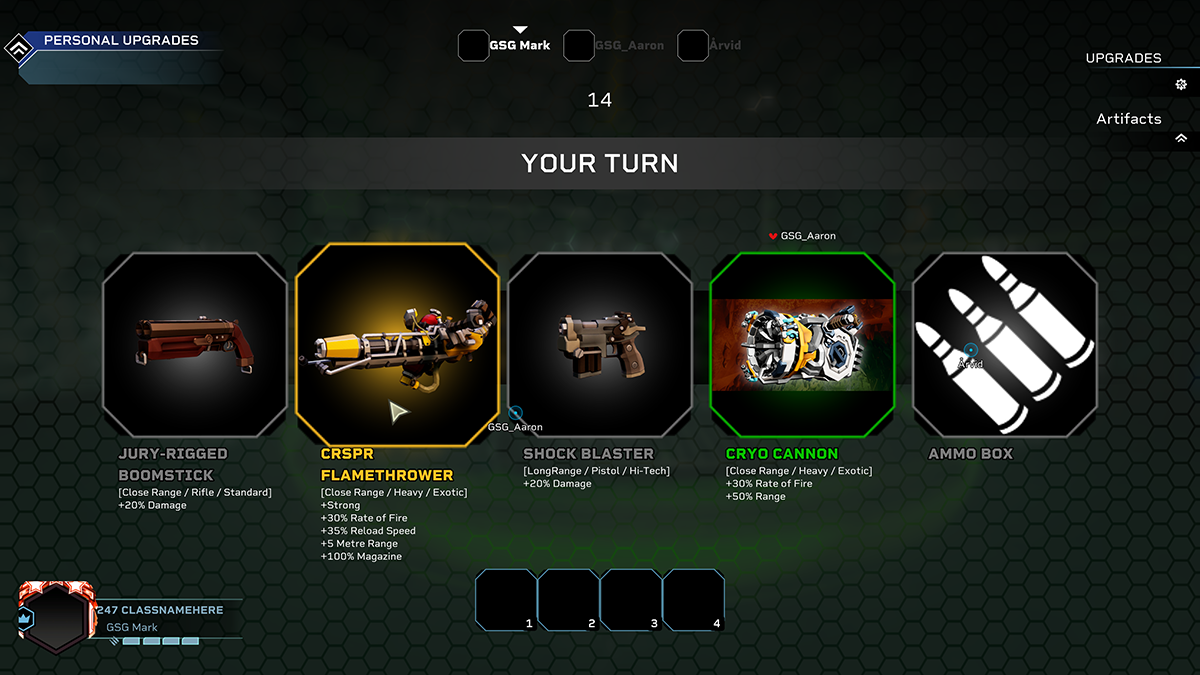This screenshot has height=675, width=1200.
Task: Select the CRSPR Flamethrower card
Action: point(397,345)
